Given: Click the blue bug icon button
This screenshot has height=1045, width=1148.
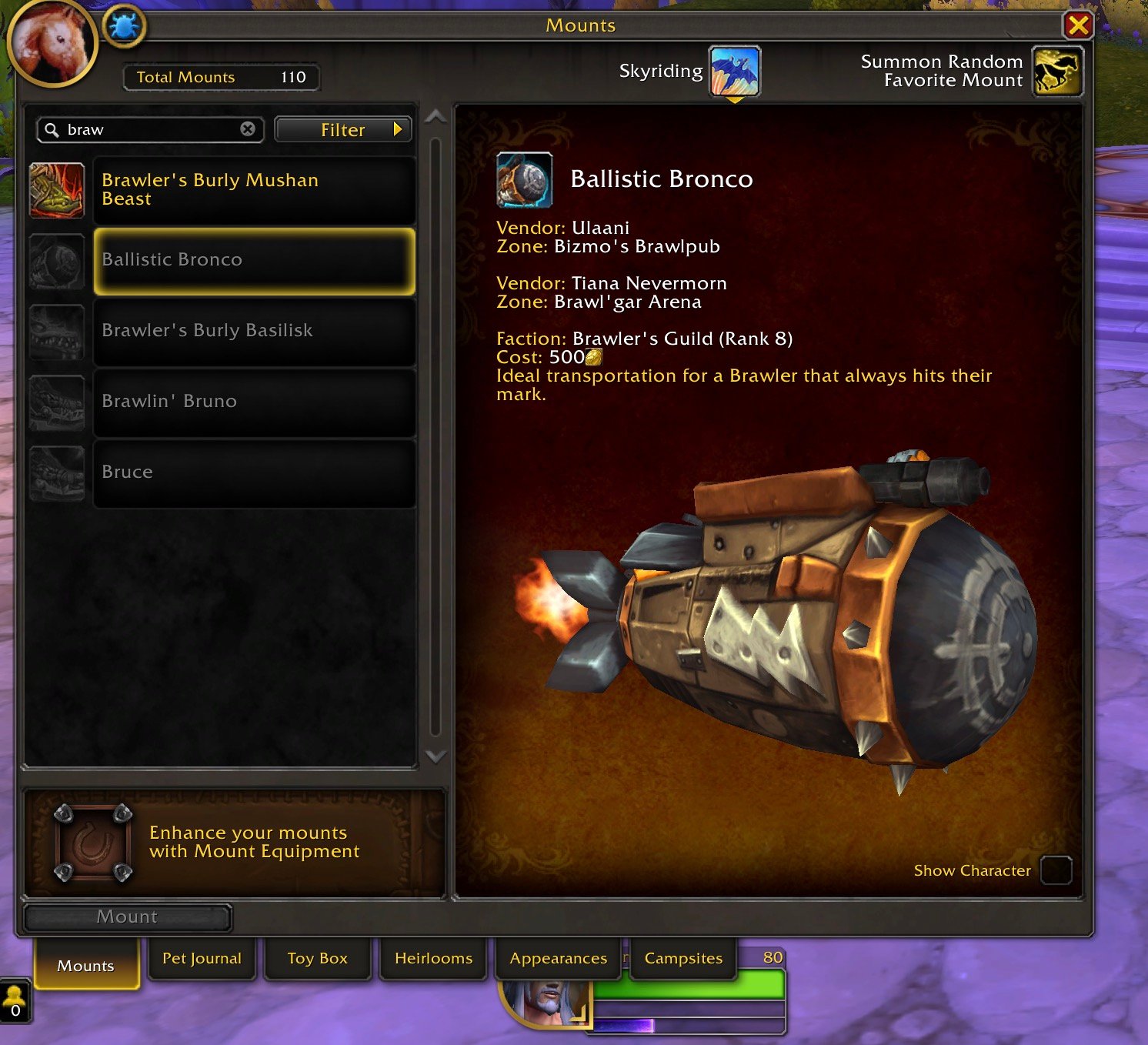Looking at the screenshot, I should pos(124,28).
